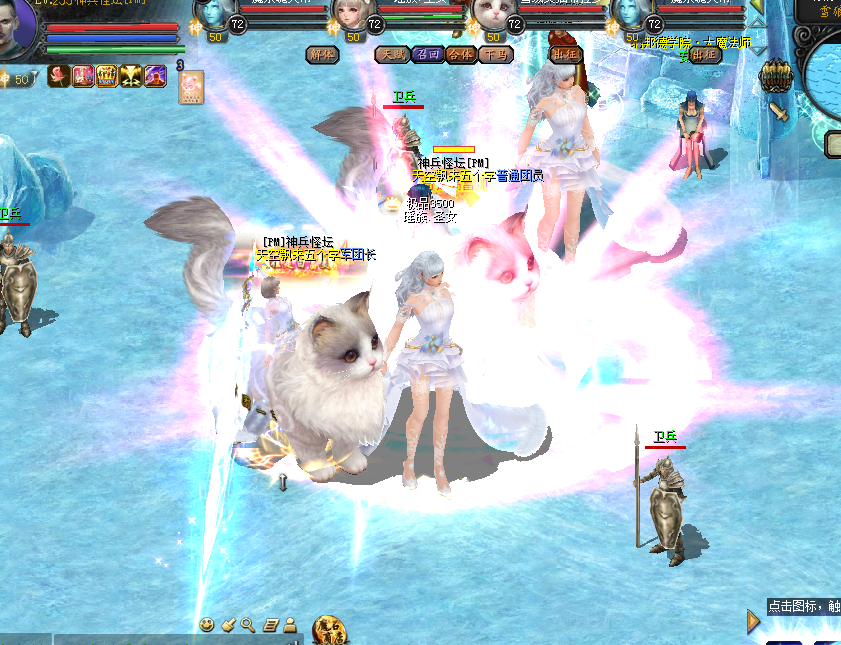
Task: Expand the arrow next to the tooltip
Action: 754,622
